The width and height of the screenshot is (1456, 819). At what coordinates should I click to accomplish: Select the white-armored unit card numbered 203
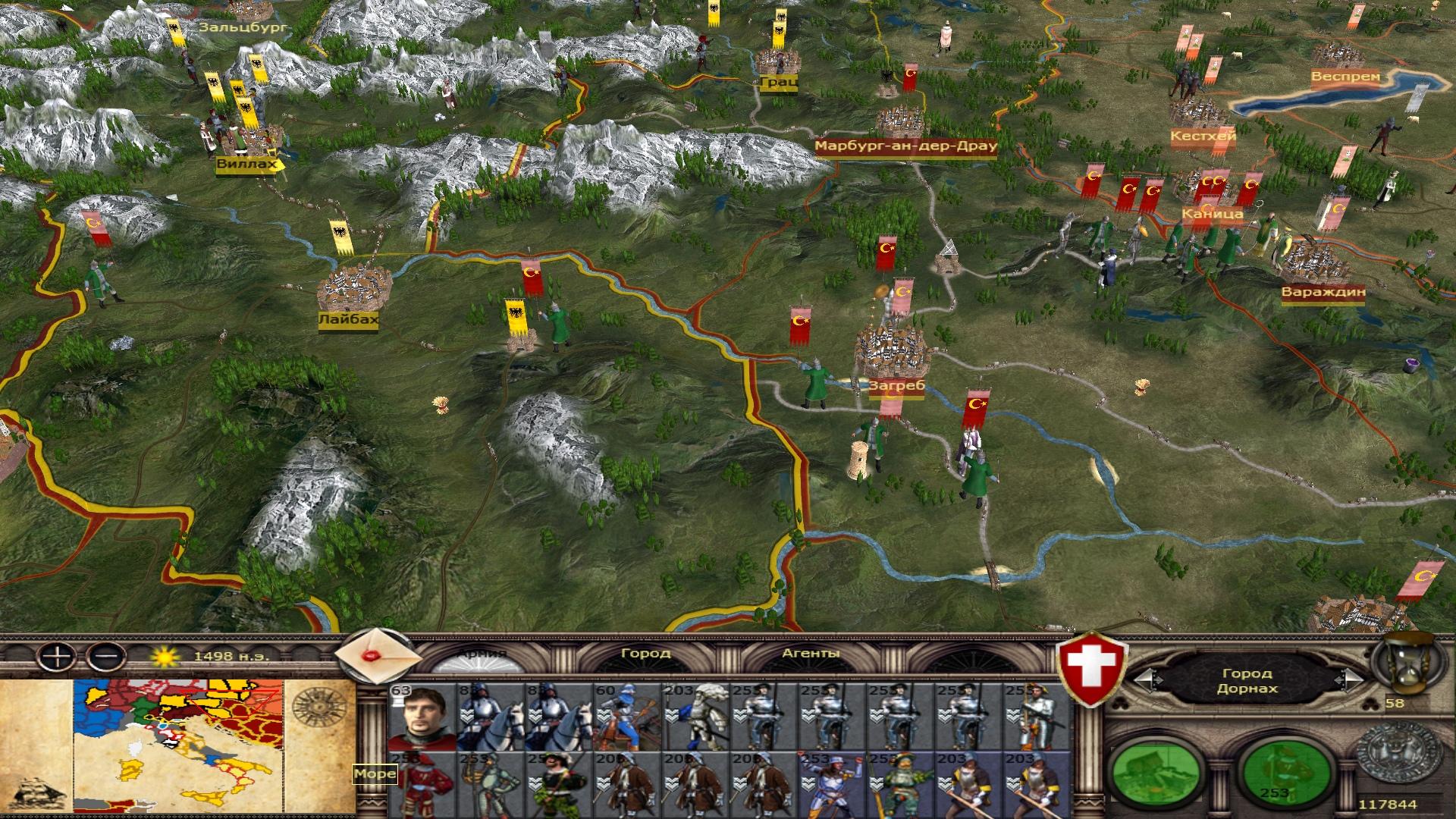coord(694,717)
